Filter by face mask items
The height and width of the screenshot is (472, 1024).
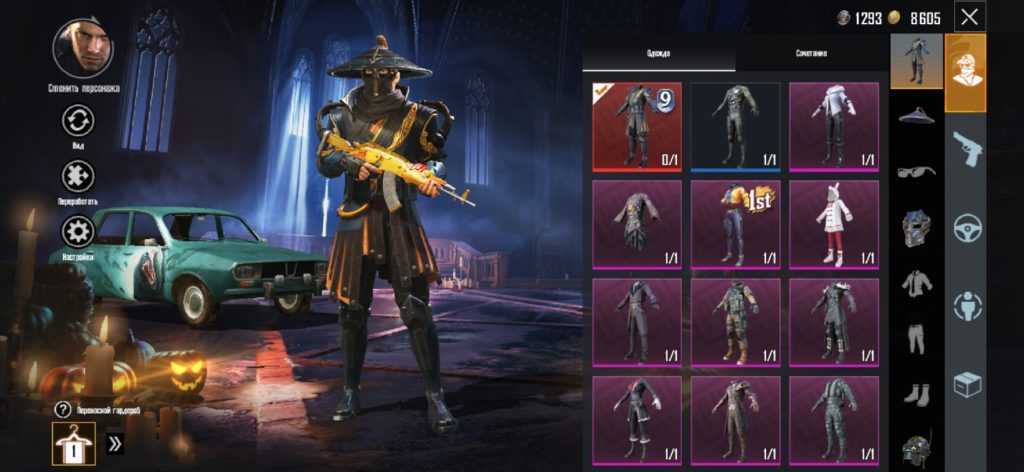[916, 227]
